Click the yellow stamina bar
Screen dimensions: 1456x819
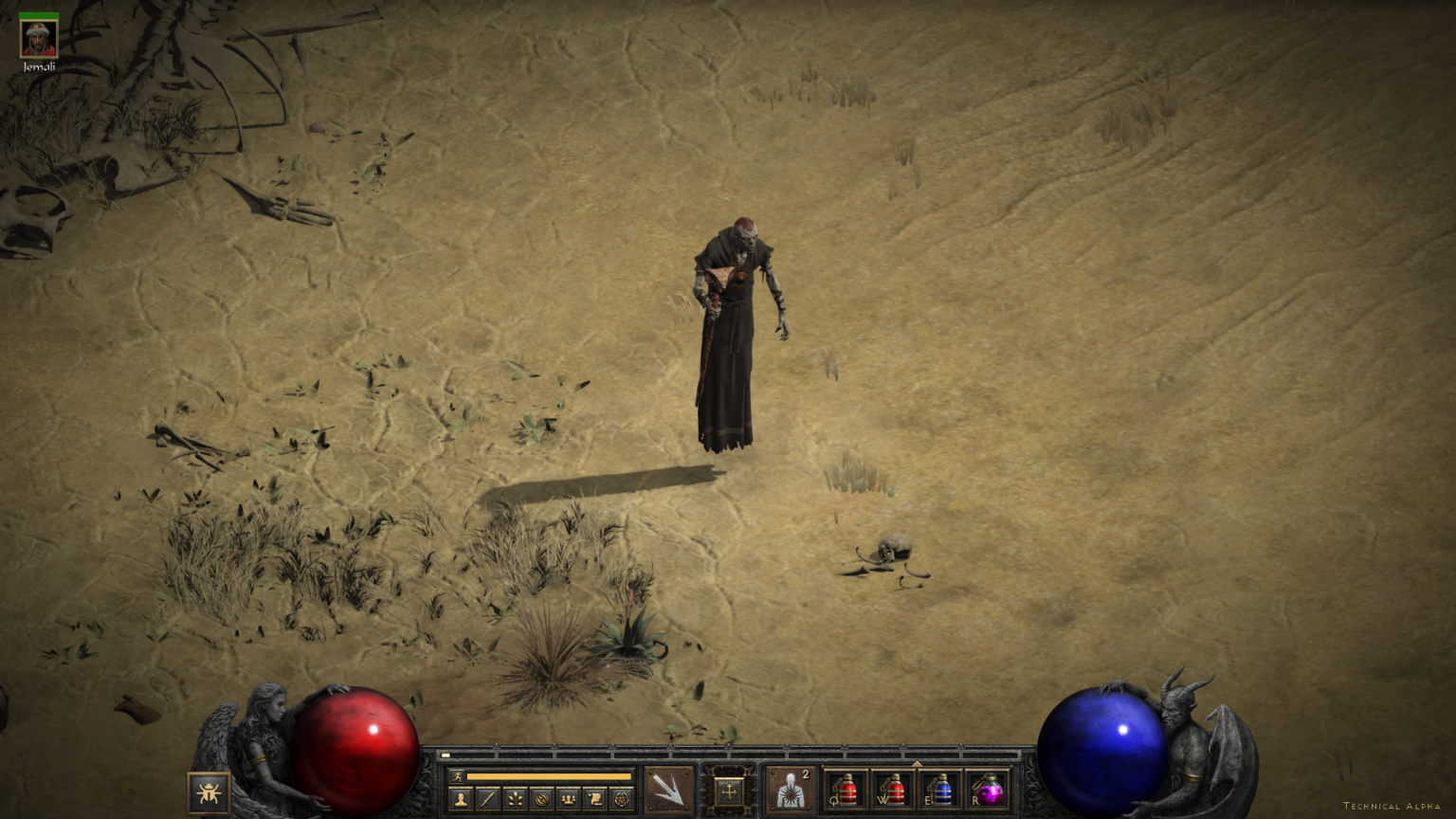pos(550,777)
